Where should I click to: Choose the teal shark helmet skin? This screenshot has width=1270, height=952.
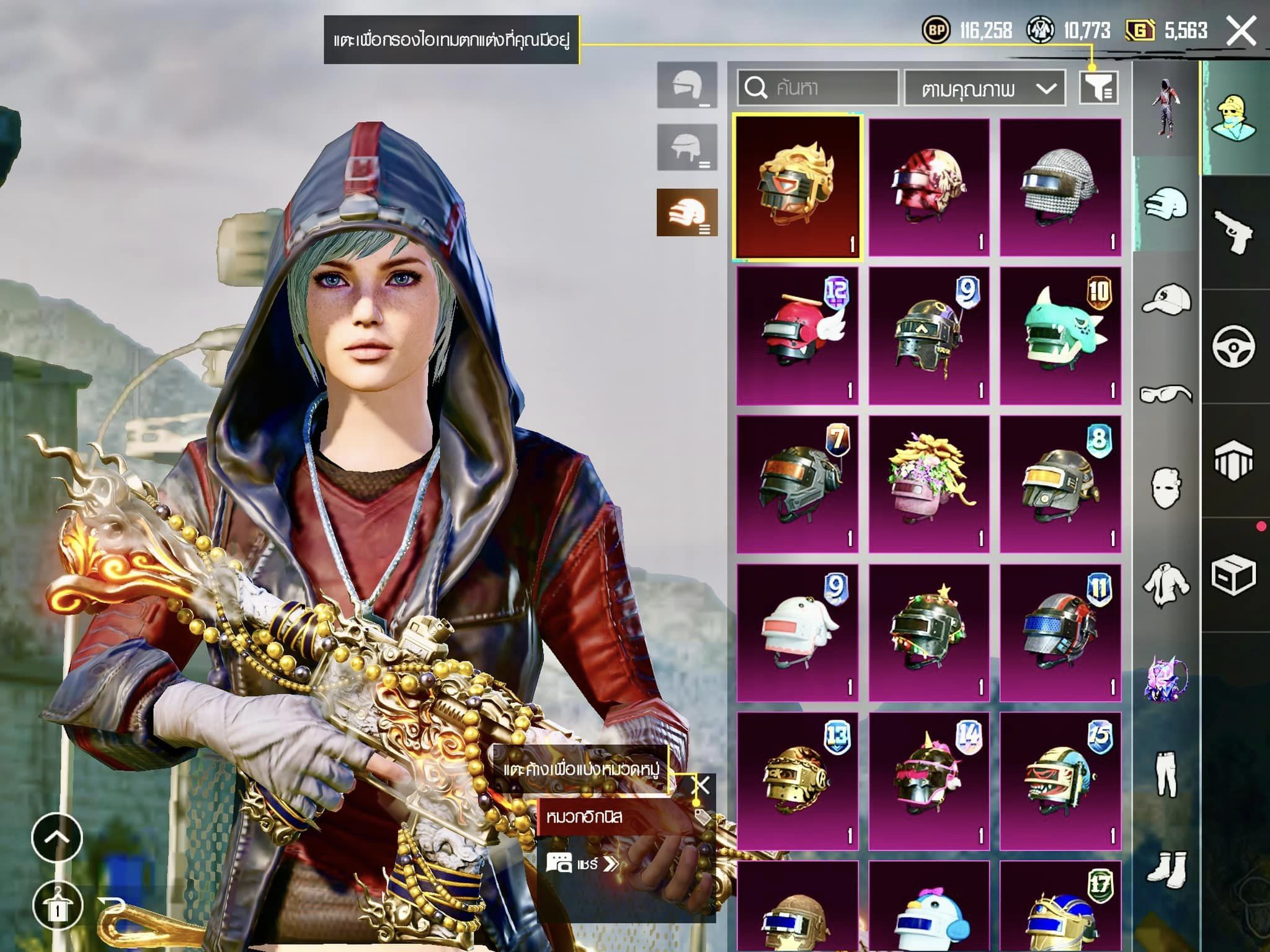click(1060, 336)
